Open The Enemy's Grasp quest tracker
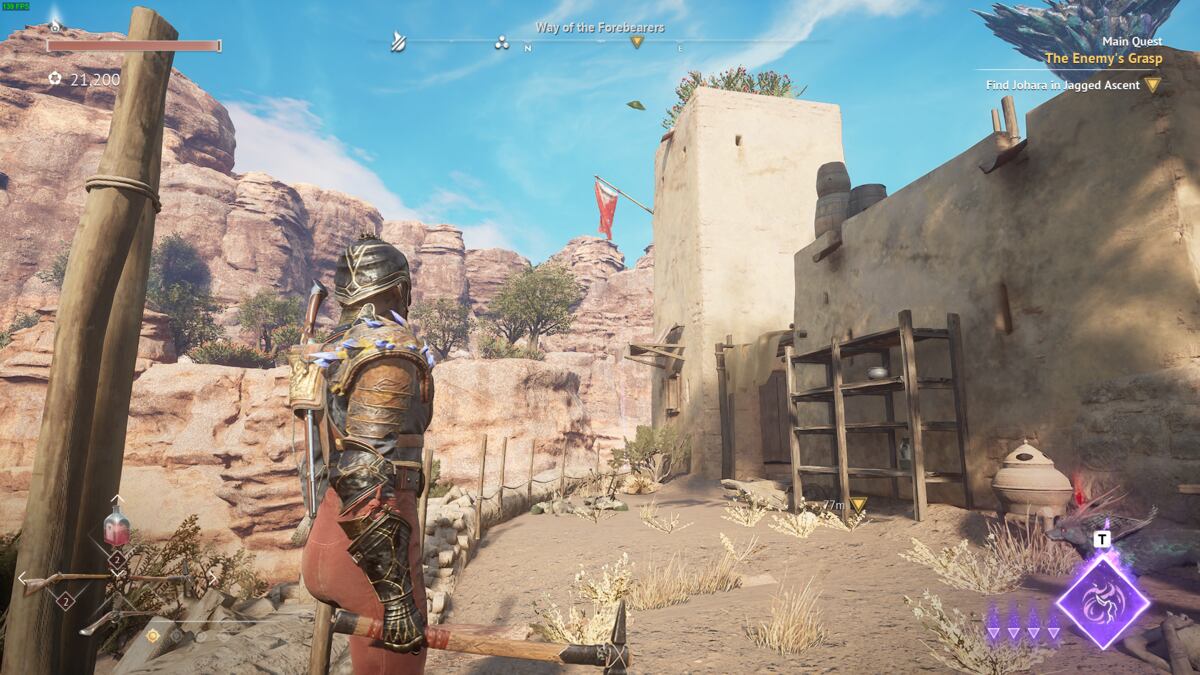 (1103, 58)
